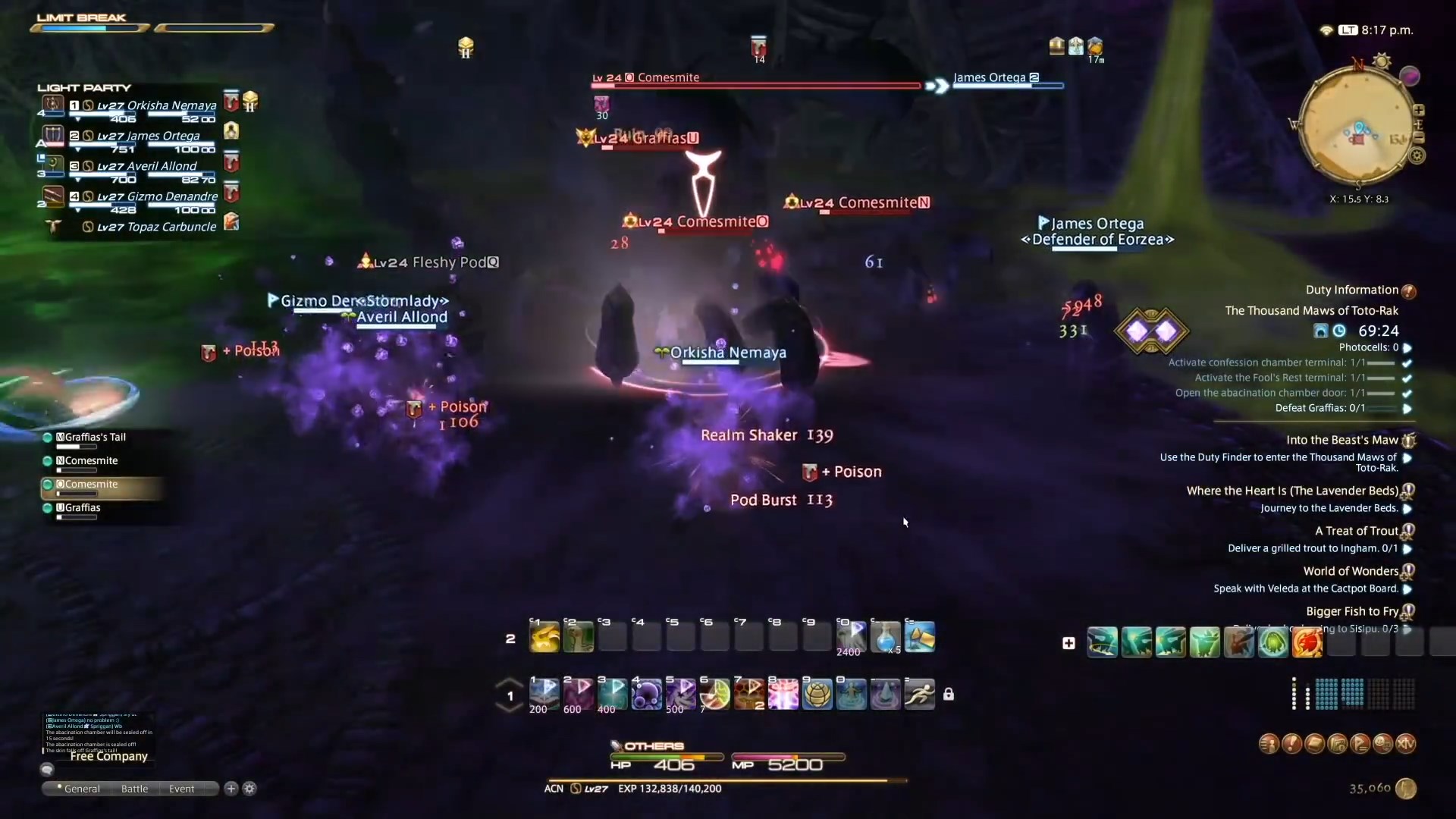This screenshot has height=819, width=1456.
Task: Switch to the Event chat tab
Action: coord(180,789)
